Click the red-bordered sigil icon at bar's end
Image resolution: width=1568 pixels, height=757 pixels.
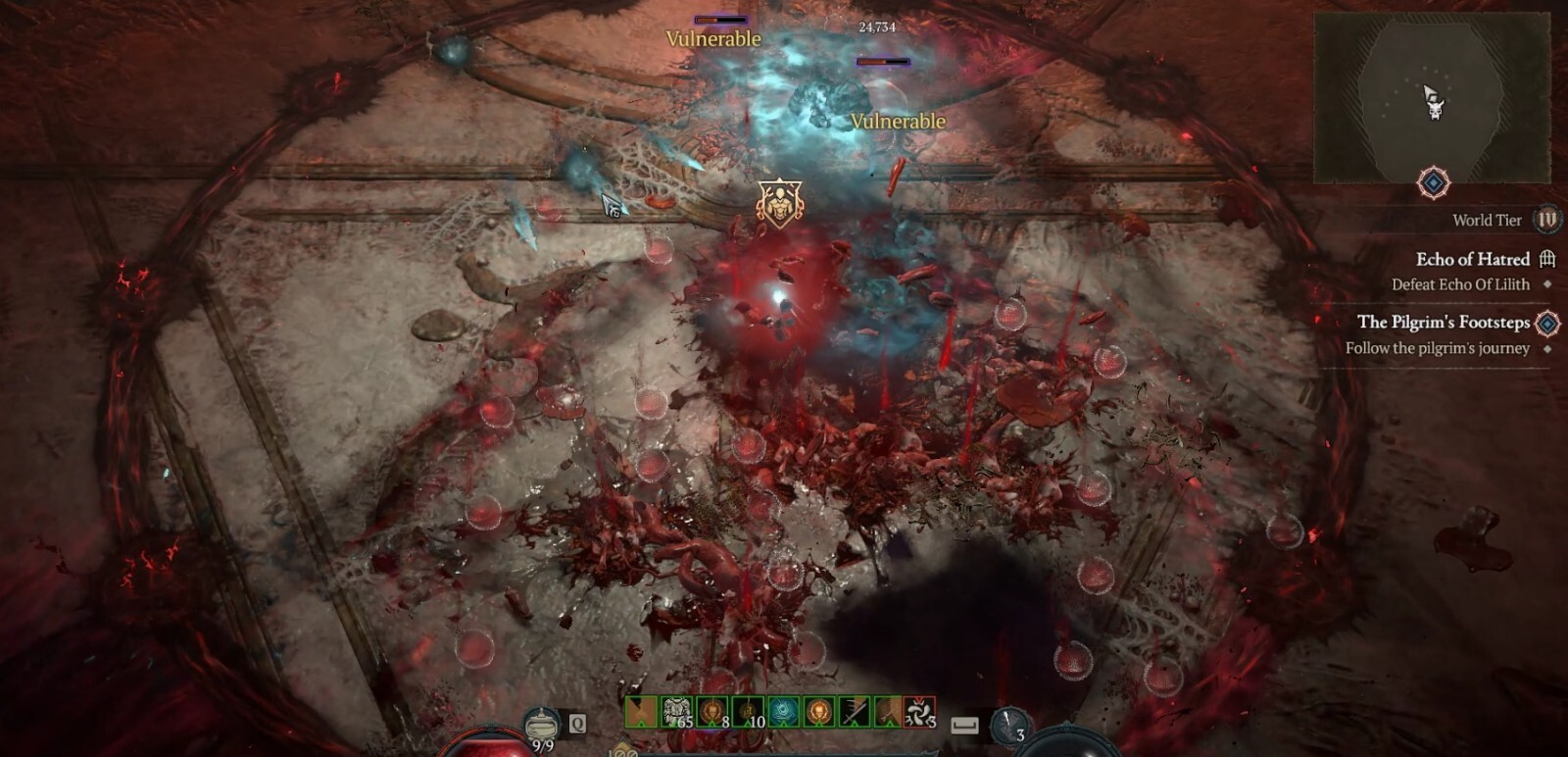click(x=919, y=712)
